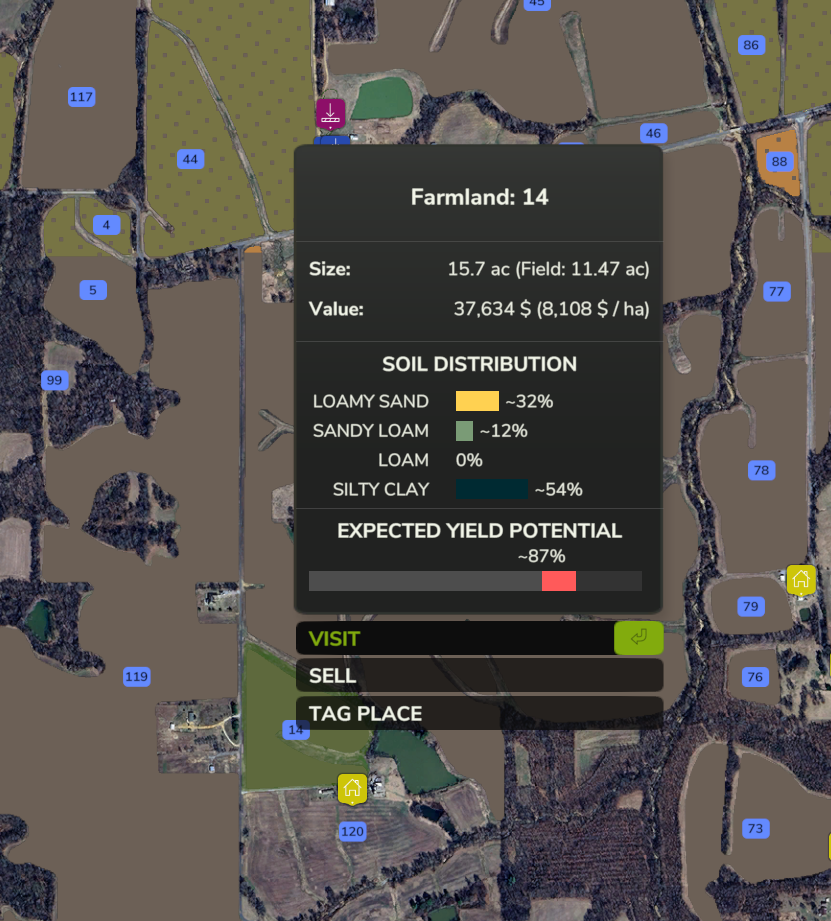The image size is (831, 921).
Task: Click the yellow house marker above field 120
Action: coord(352,788)
